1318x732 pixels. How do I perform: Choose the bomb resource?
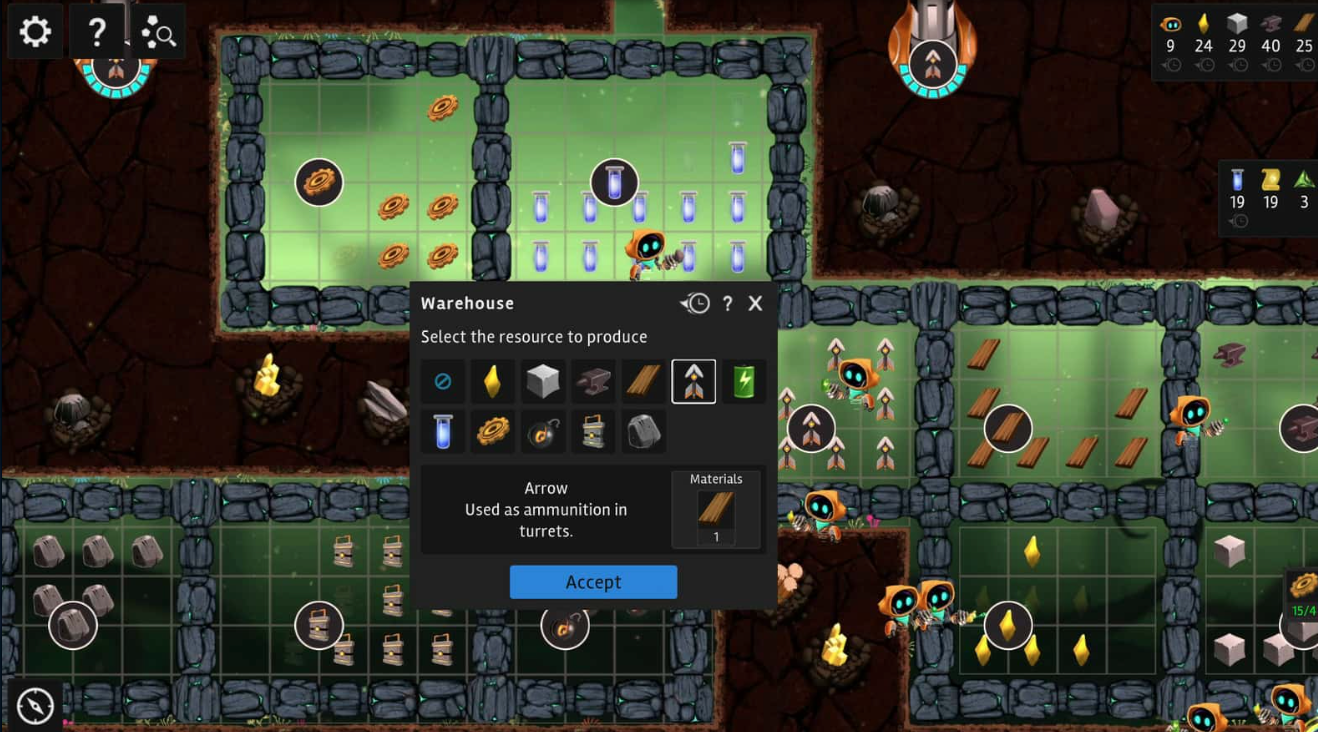point(543,432)
